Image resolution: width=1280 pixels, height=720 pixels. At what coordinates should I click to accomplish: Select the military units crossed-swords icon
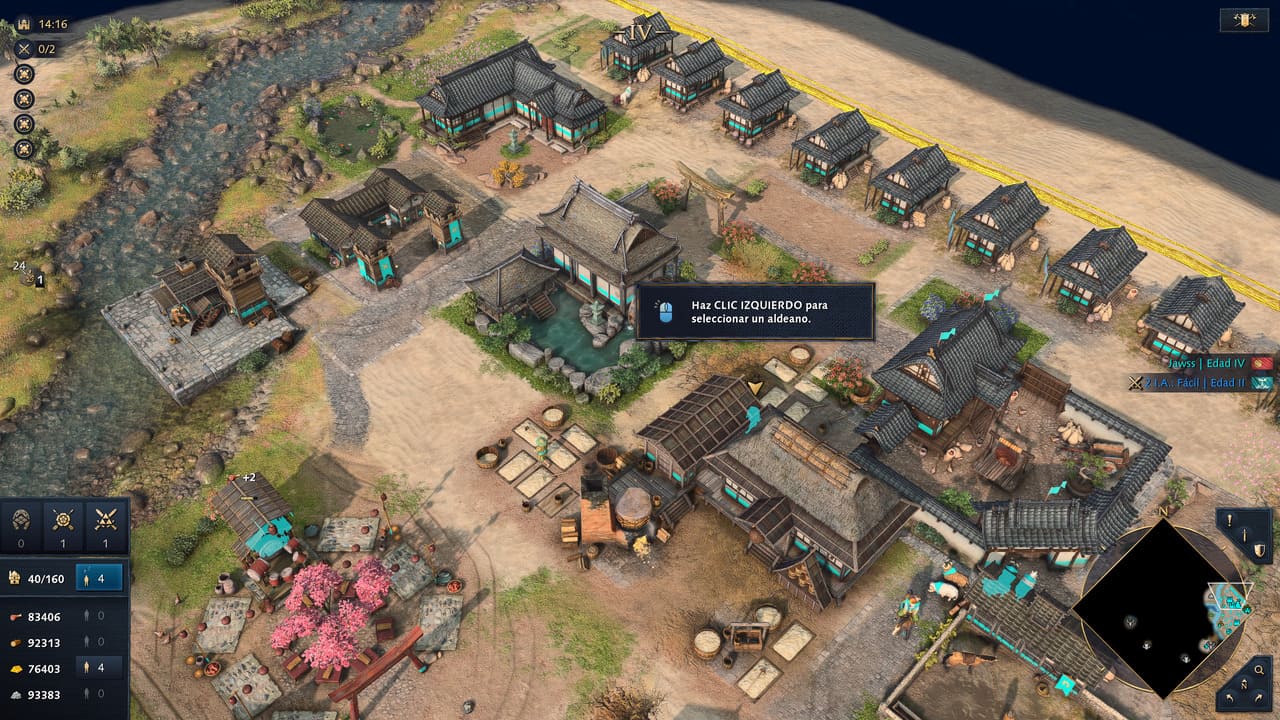[105, 519]
